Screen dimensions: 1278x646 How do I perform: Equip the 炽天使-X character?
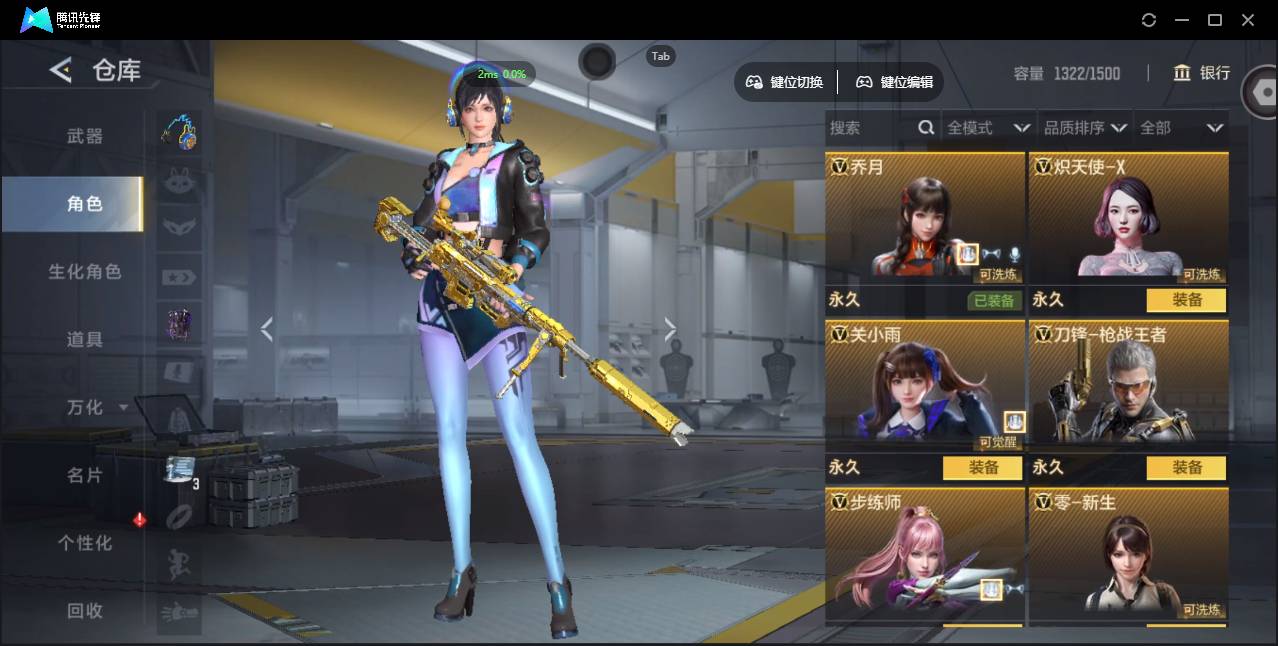(1186, 300)
